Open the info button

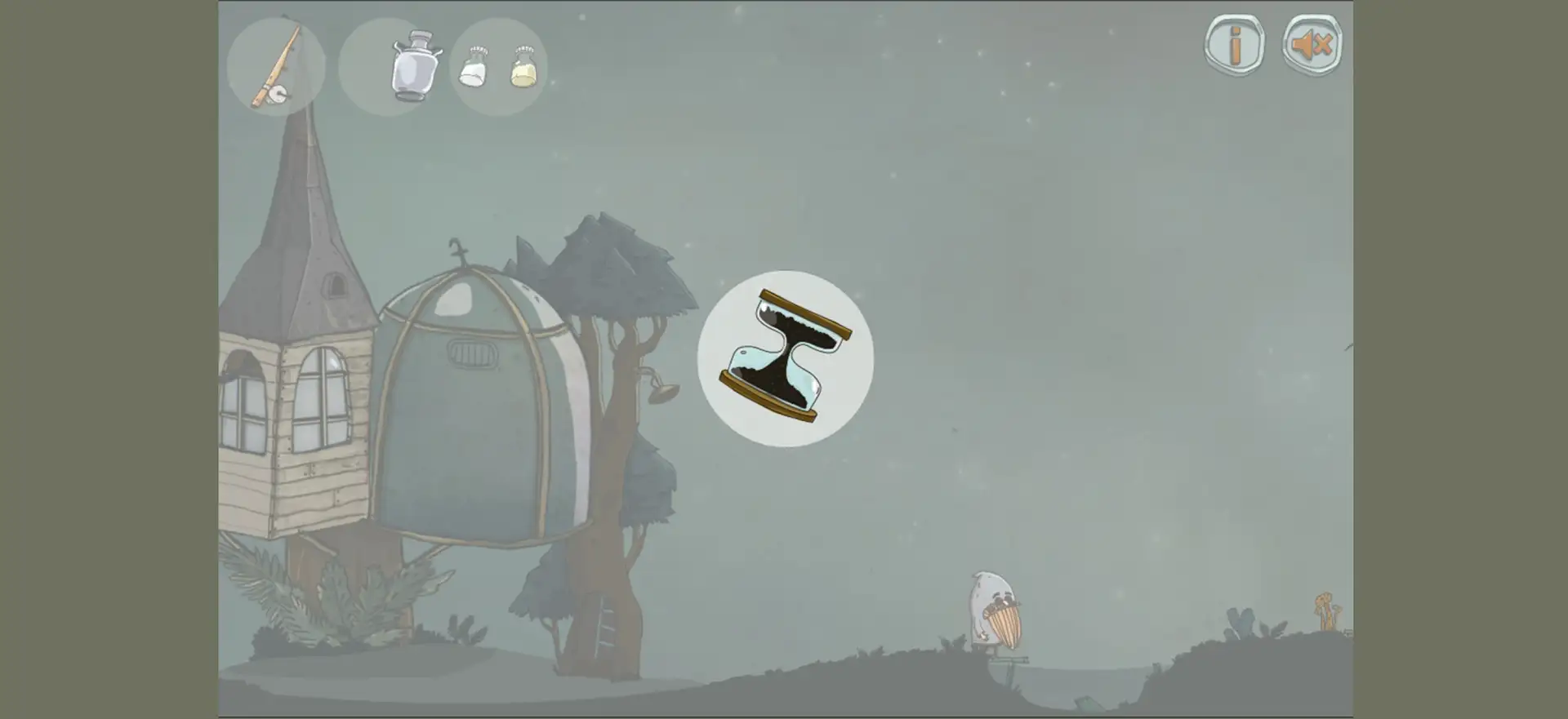[1235, 45]
